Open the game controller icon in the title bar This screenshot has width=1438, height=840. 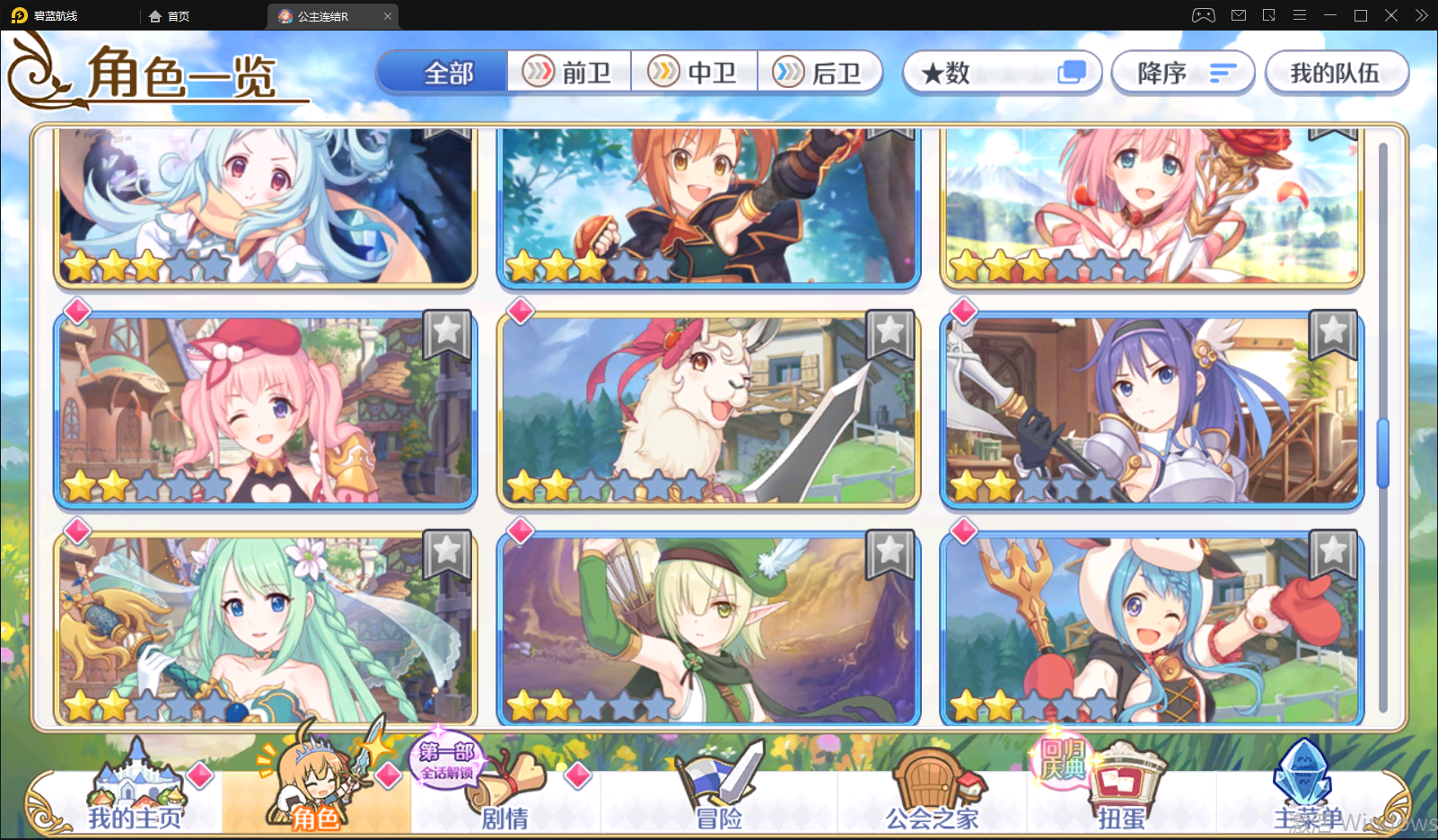pos(1203,15)
